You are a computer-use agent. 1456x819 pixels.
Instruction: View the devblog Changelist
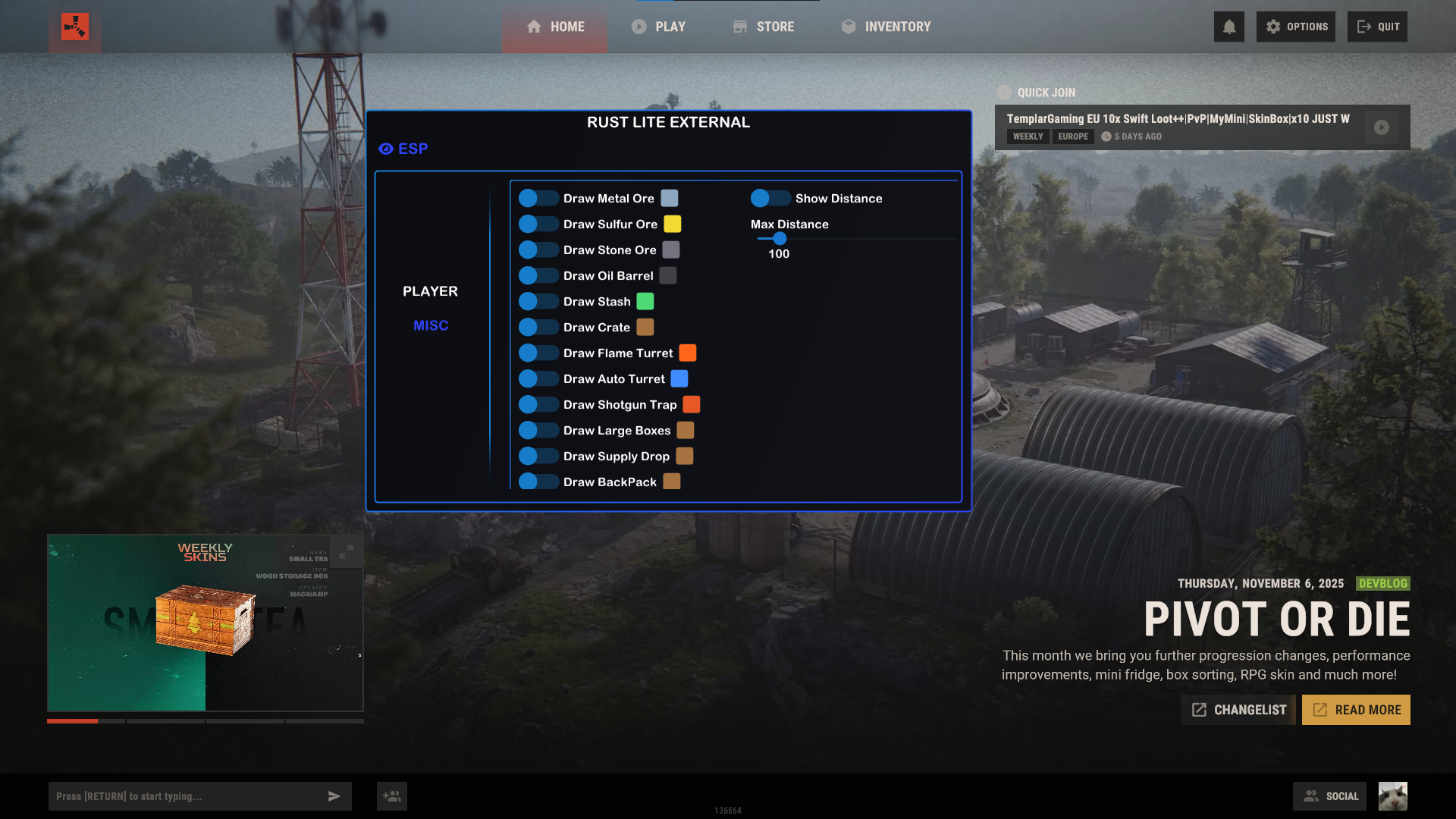pos(1238,710)
